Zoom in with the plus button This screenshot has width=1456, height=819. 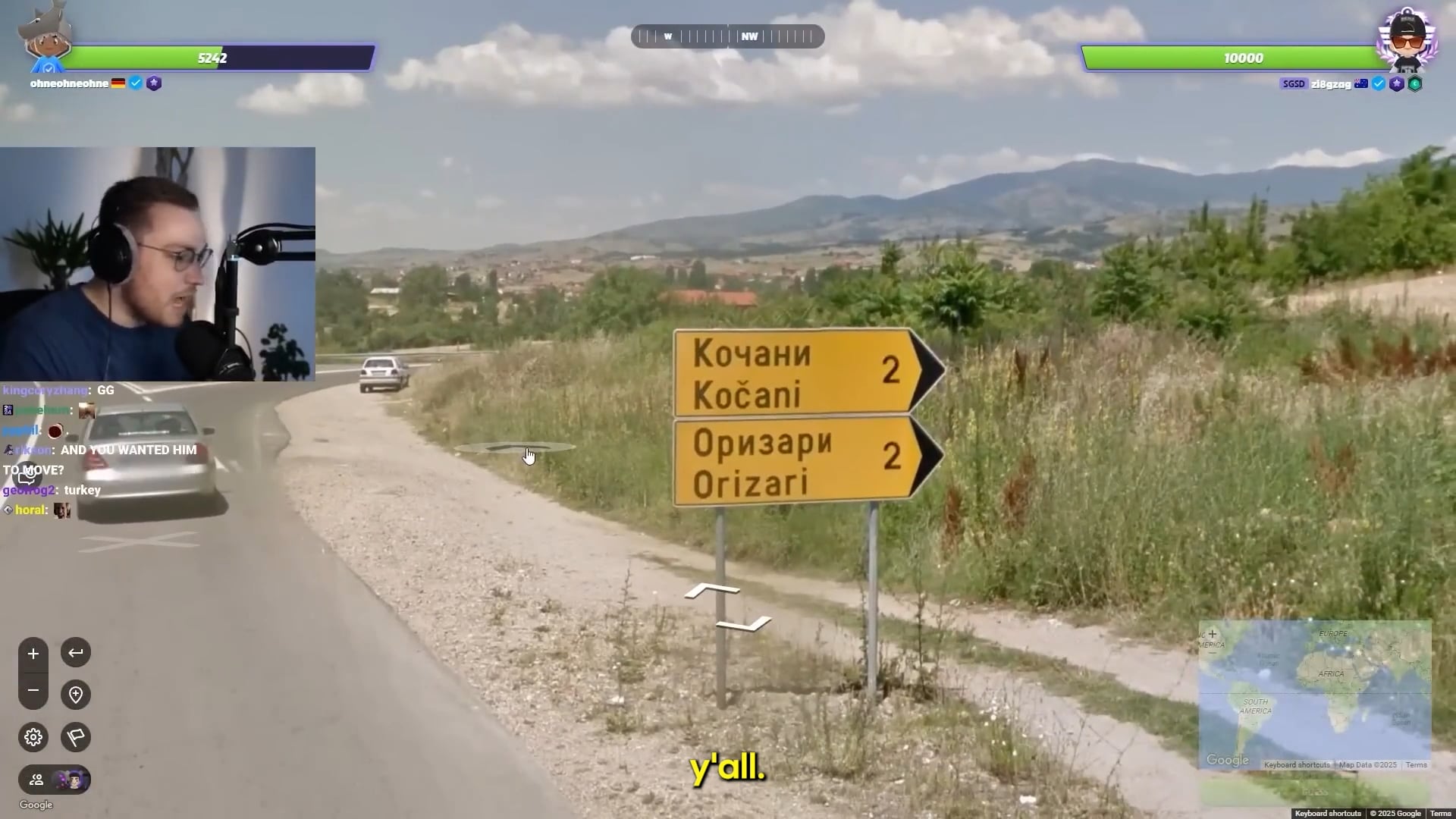point(33,654)
